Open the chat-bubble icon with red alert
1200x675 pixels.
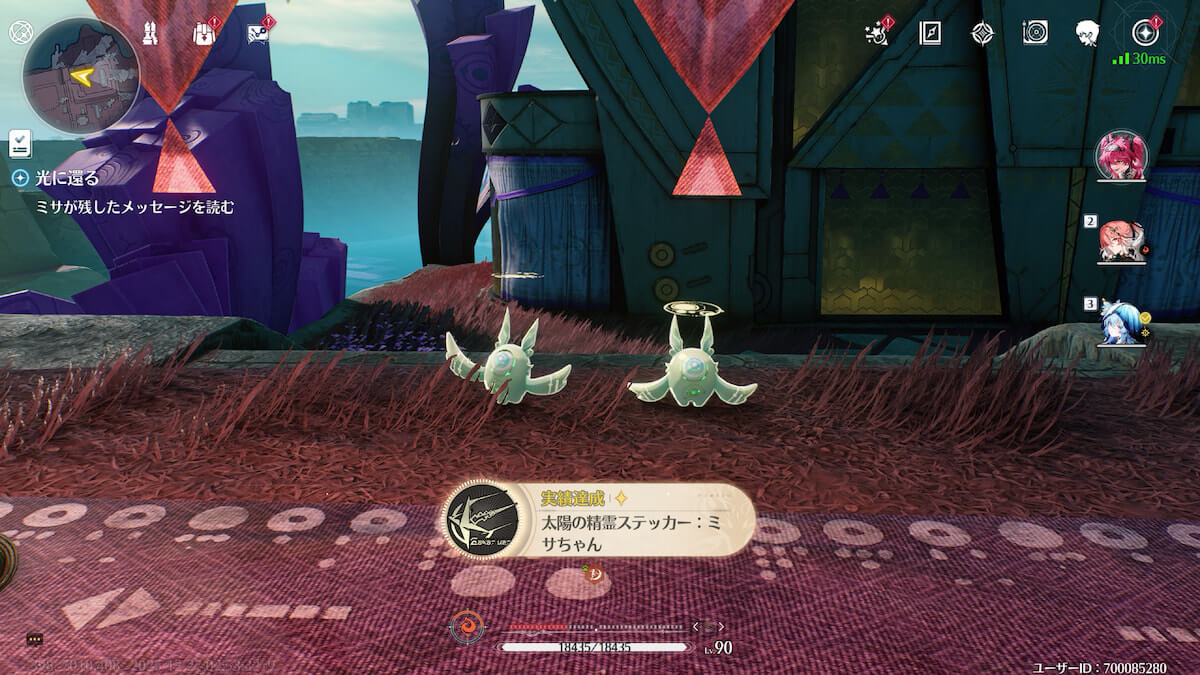pos(258,33)
